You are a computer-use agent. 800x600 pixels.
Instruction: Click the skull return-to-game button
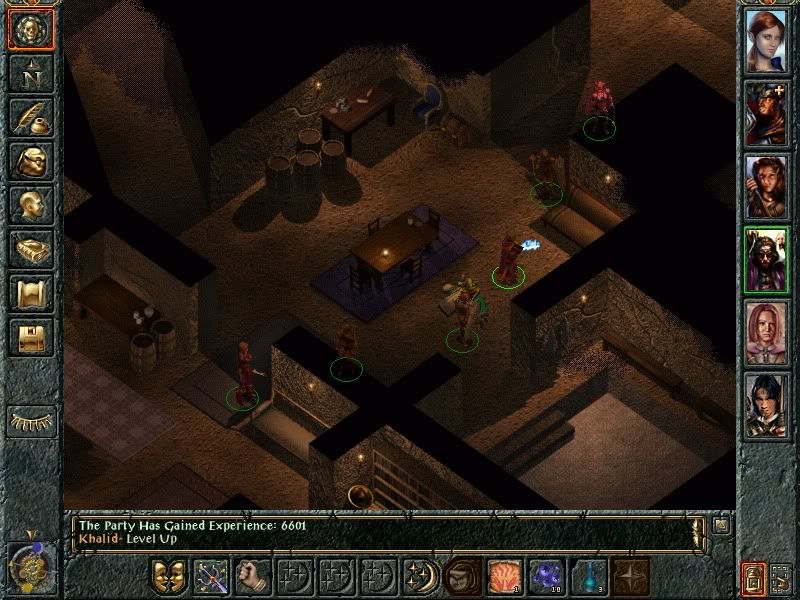point(30,30)
